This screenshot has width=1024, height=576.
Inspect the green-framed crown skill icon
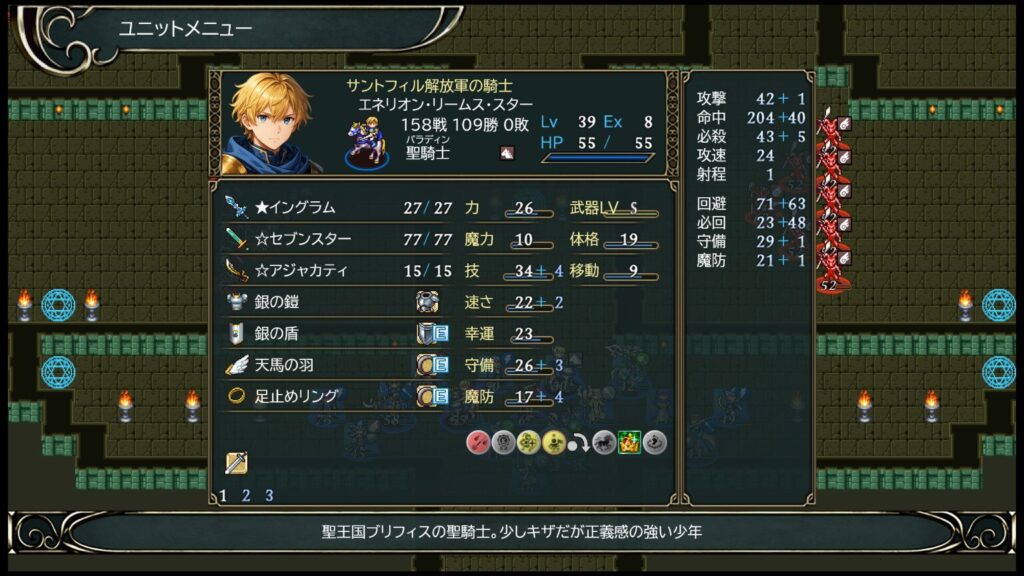click(629, 442)
